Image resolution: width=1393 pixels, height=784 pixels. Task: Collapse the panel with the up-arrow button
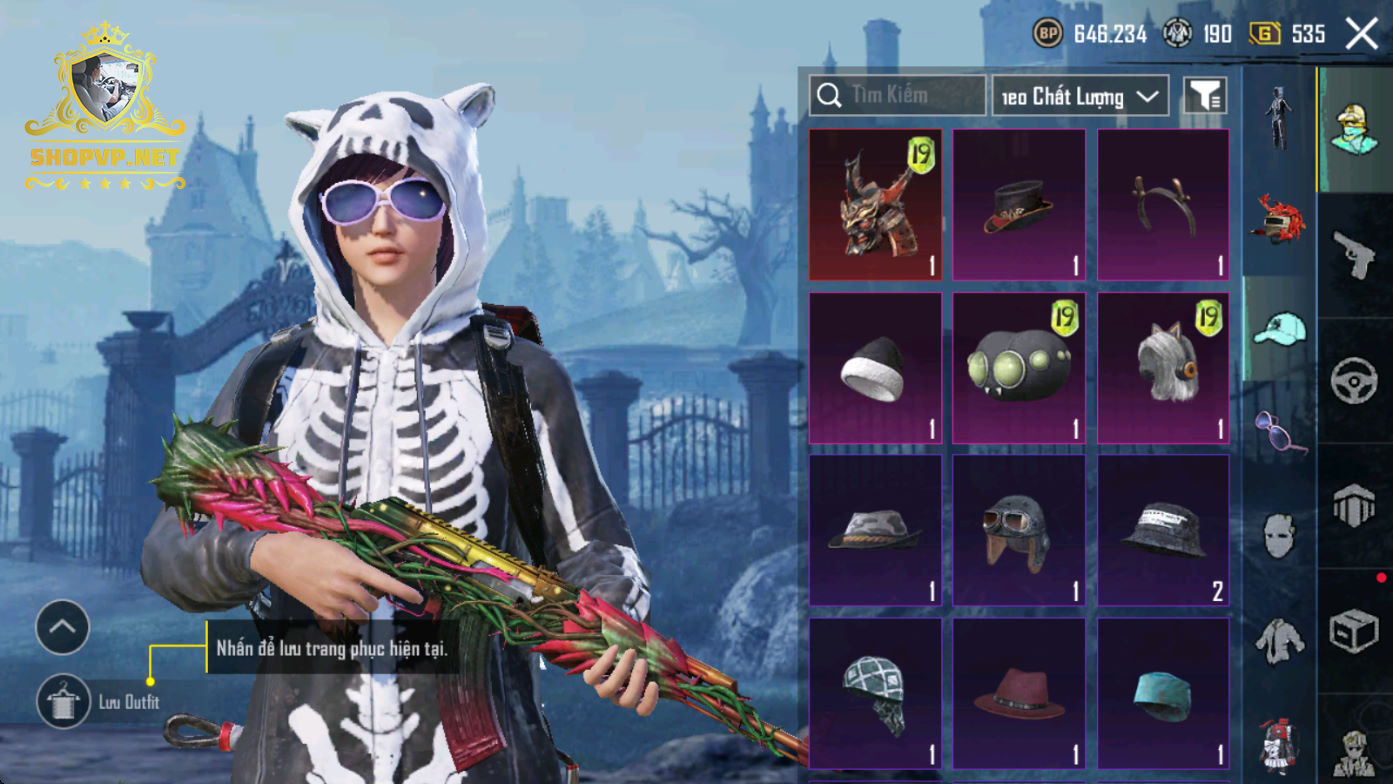62,627
